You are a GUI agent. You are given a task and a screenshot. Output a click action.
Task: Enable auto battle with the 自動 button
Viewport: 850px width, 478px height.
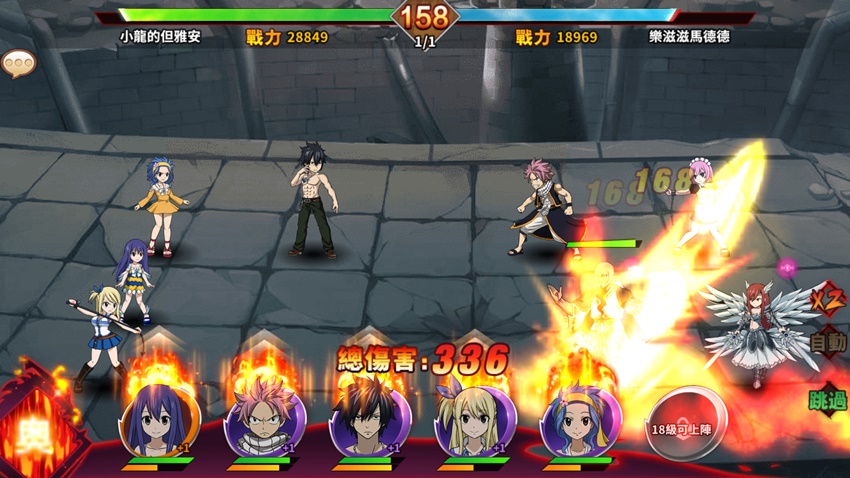tap(828, 342)
